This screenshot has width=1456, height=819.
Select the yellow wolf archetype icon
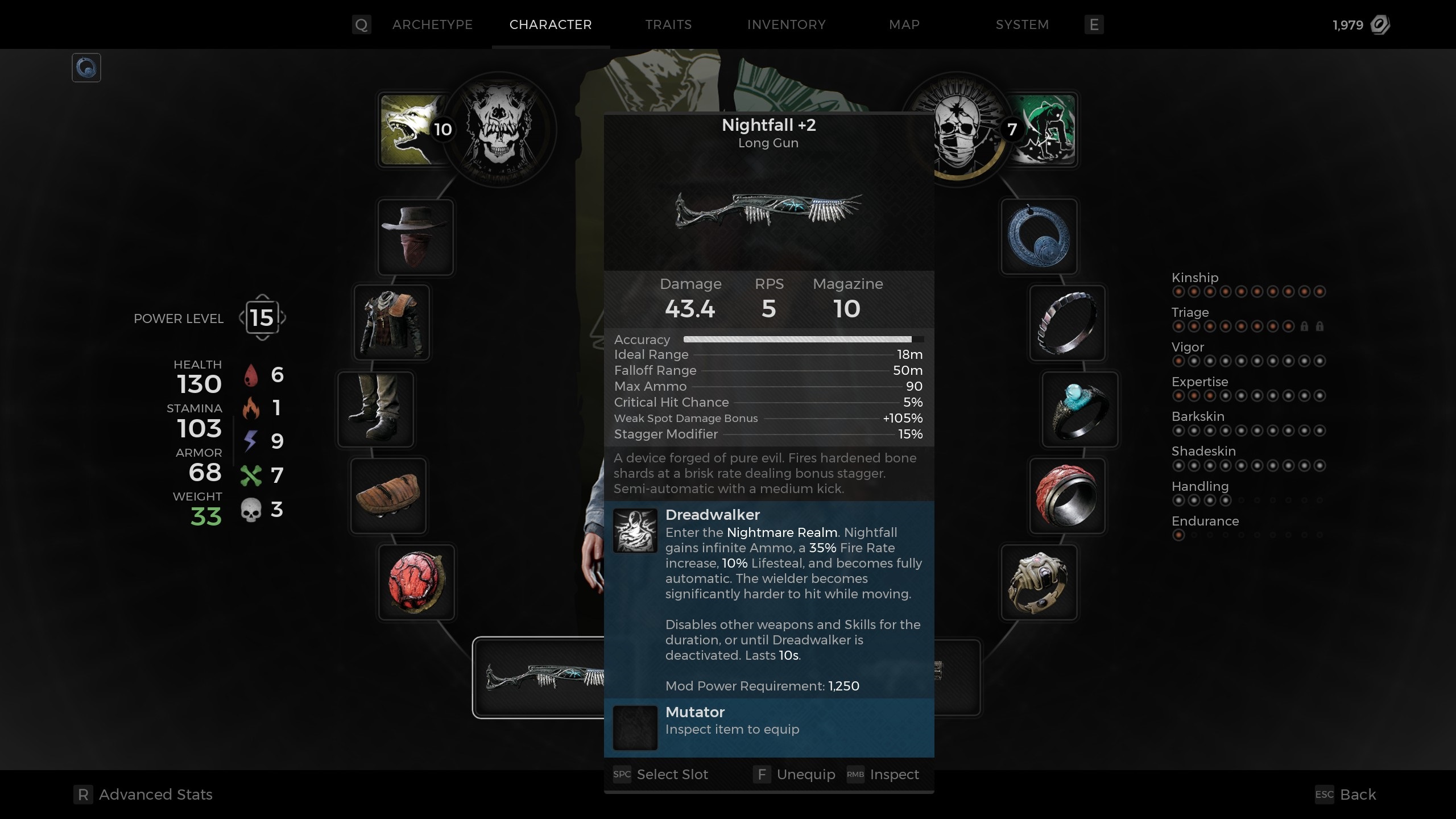pyautogui.click(x=411, y=130)
